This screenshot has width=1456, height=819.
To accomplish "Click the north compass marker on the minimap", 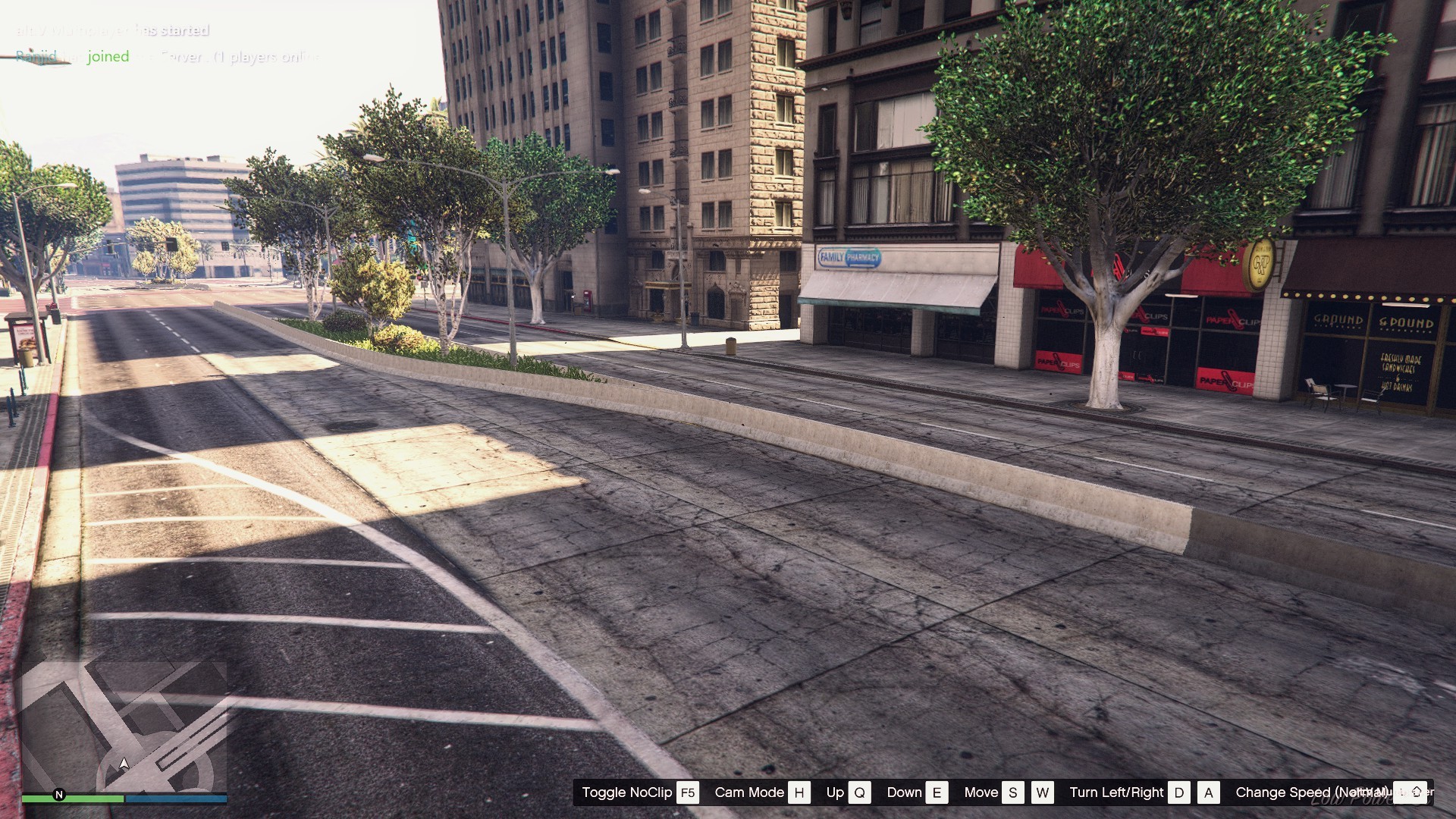I will coord(59,795).
